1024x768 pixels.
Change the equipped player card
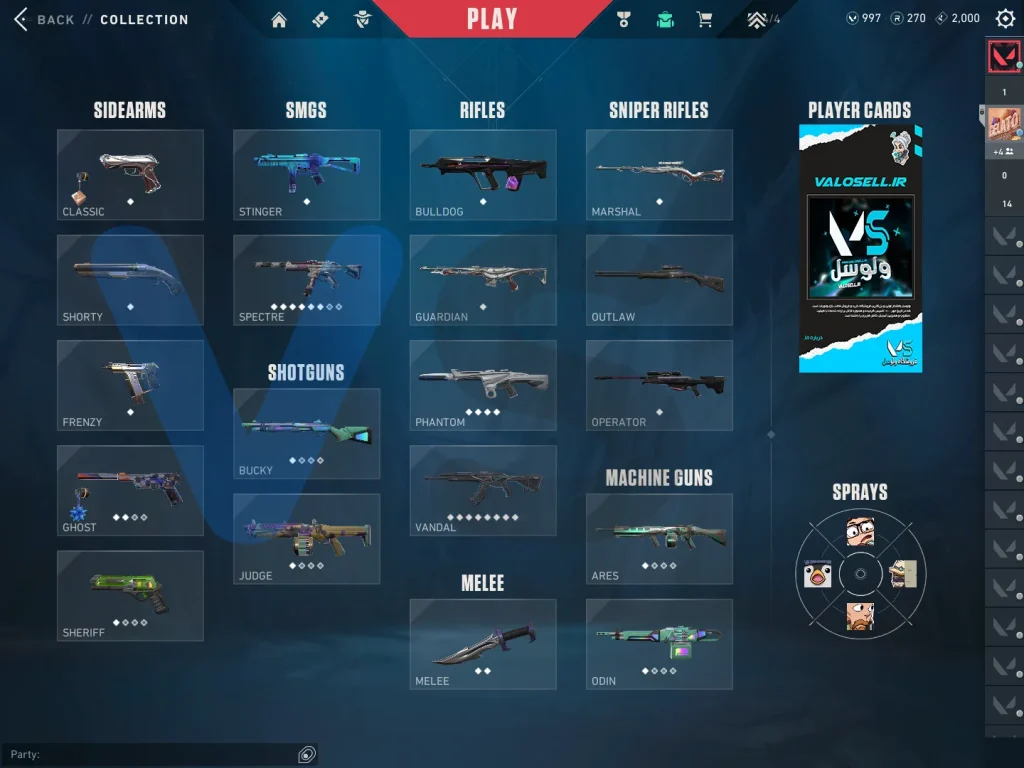click(860, 248)
